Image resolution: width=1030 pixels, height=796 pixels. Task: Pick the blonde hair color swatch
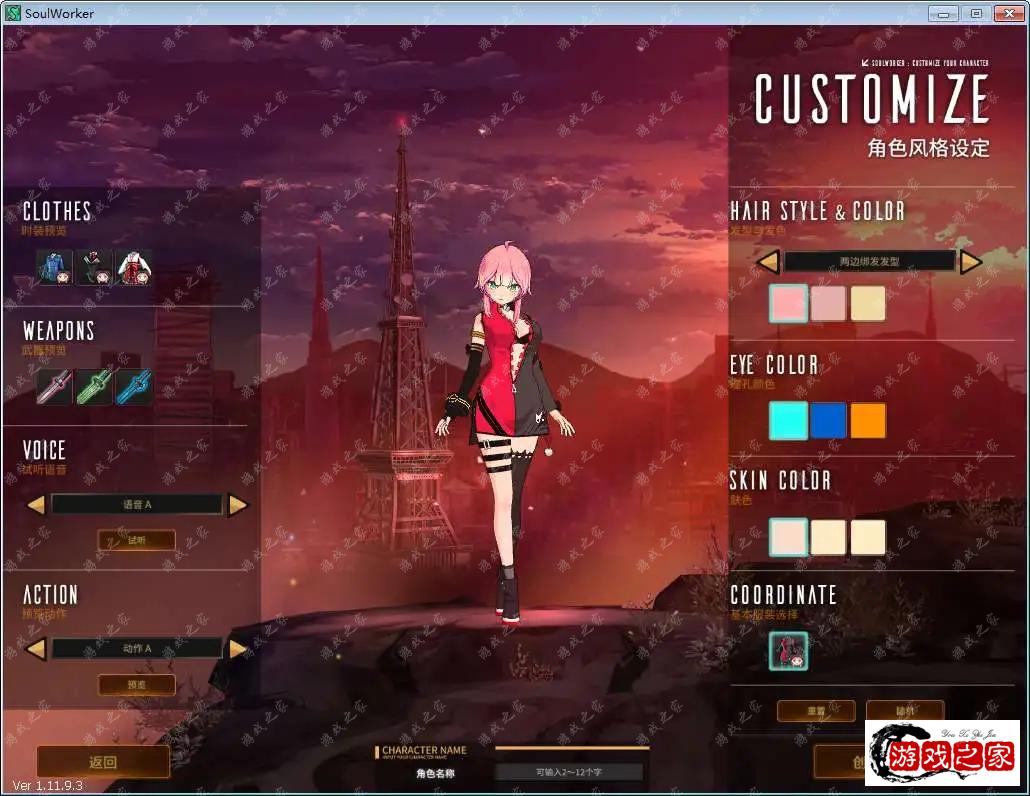pyautogui.click(x=868, y=304)
